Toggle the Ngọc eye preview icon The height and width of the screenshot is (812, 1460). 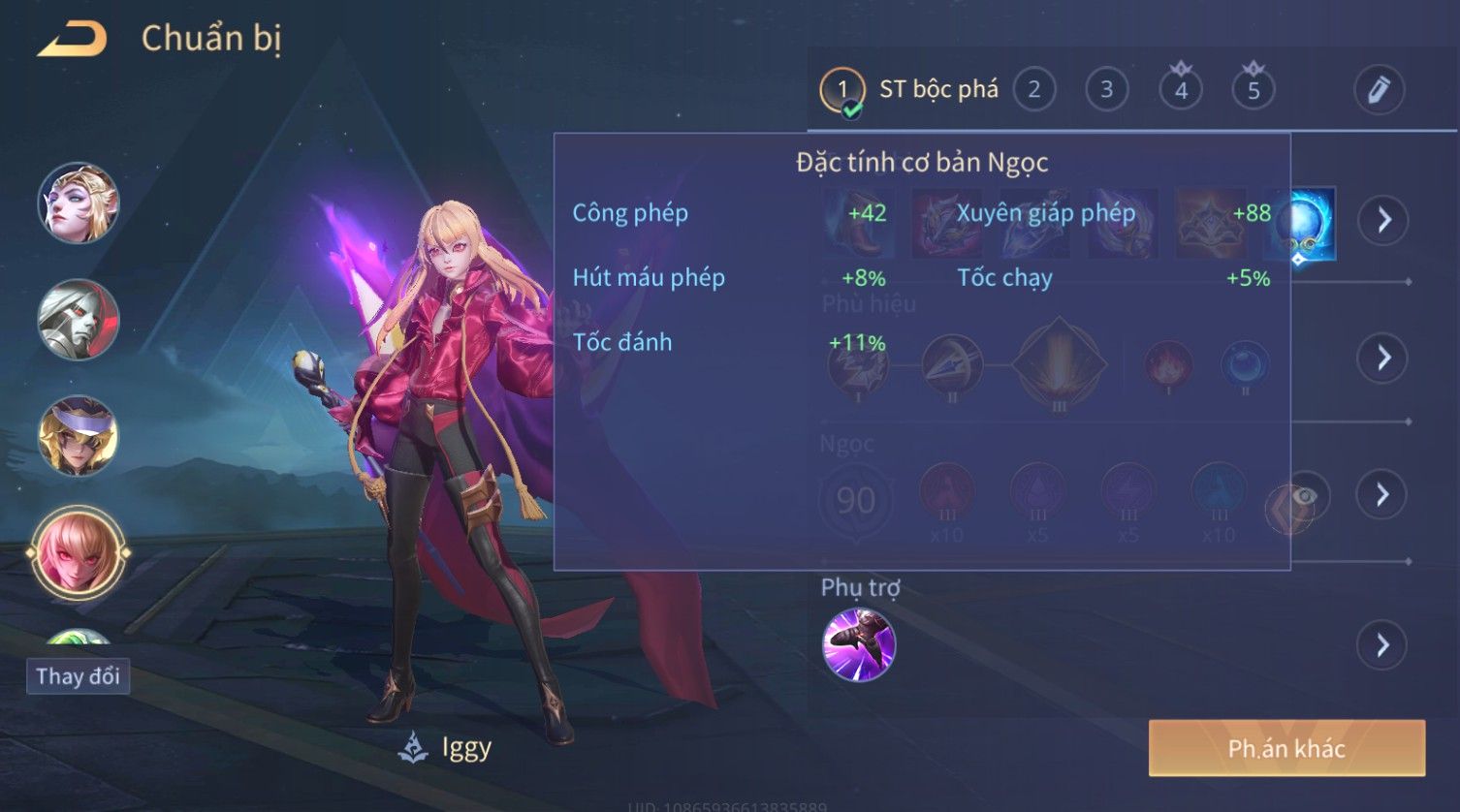click(1306, 497)
